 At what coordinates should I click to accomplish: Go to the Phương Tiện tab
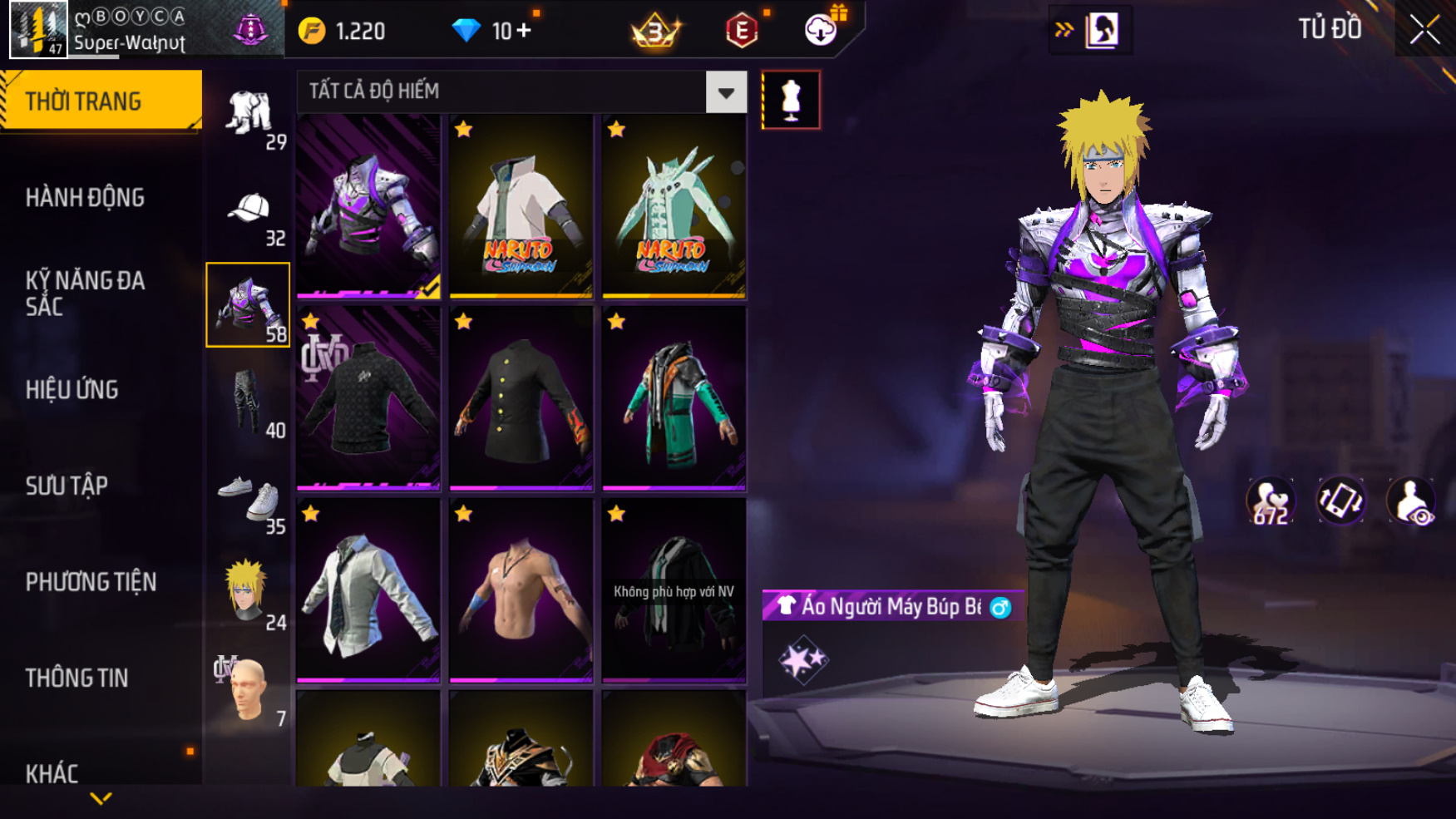pyautogui.click(x=91, y=582)
